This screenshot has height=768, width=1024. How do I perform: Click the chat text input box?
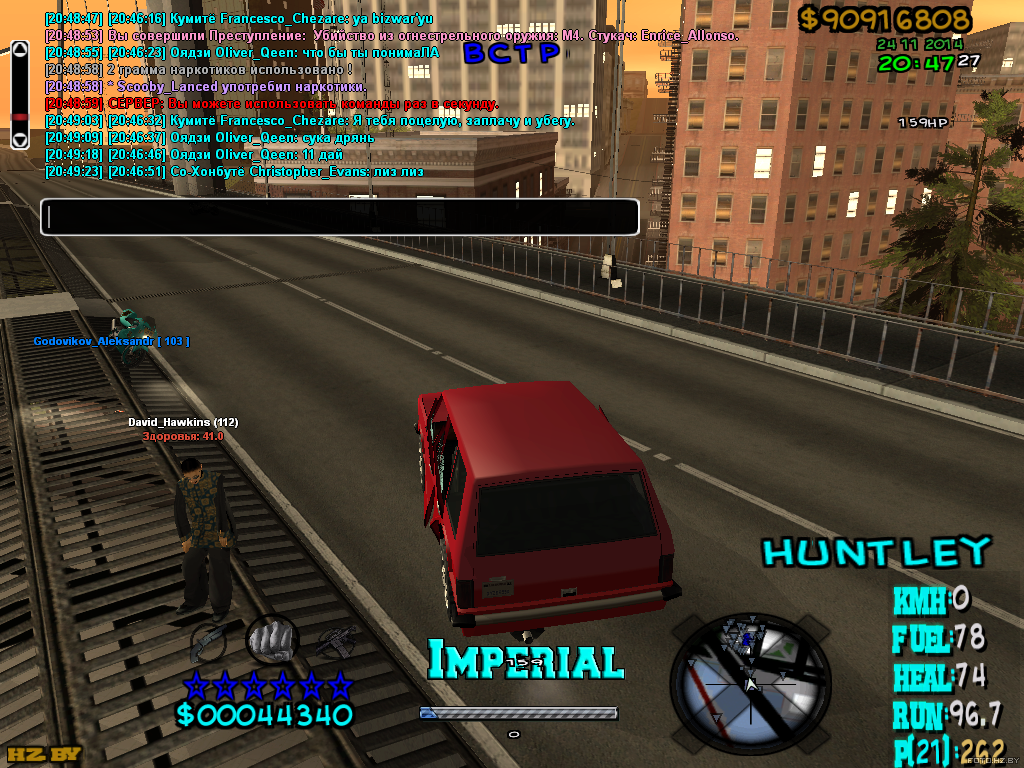click(x=339, y=217)
